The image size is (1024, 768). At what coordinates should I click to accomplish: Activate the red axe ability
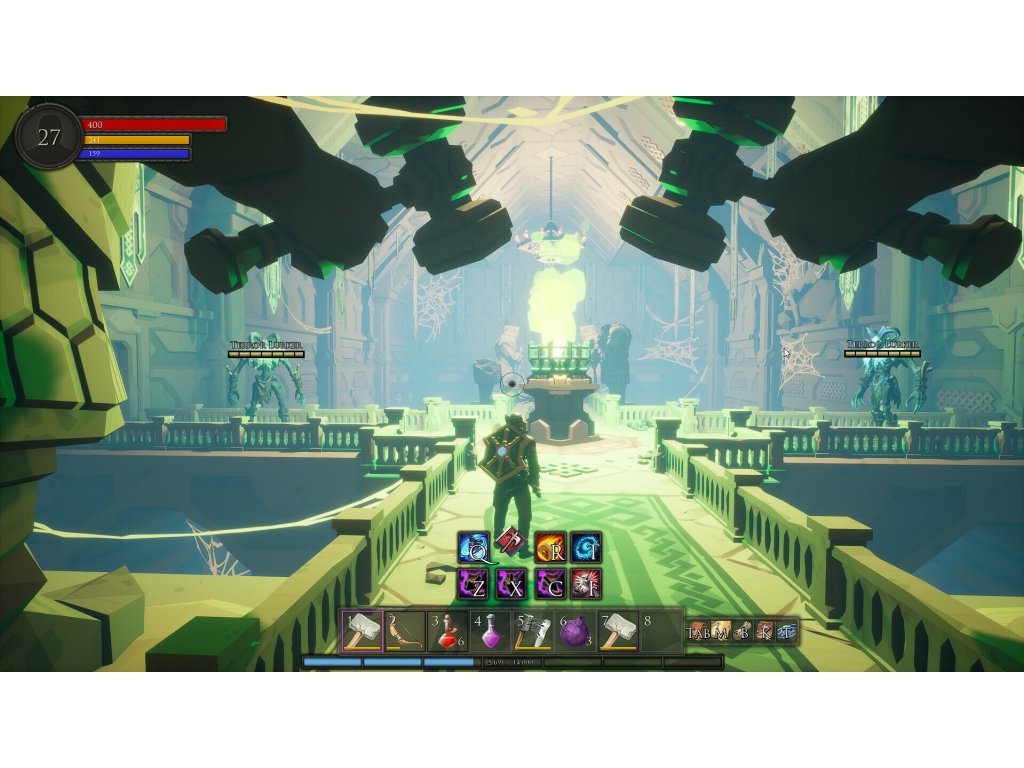(x=511, y=541)
